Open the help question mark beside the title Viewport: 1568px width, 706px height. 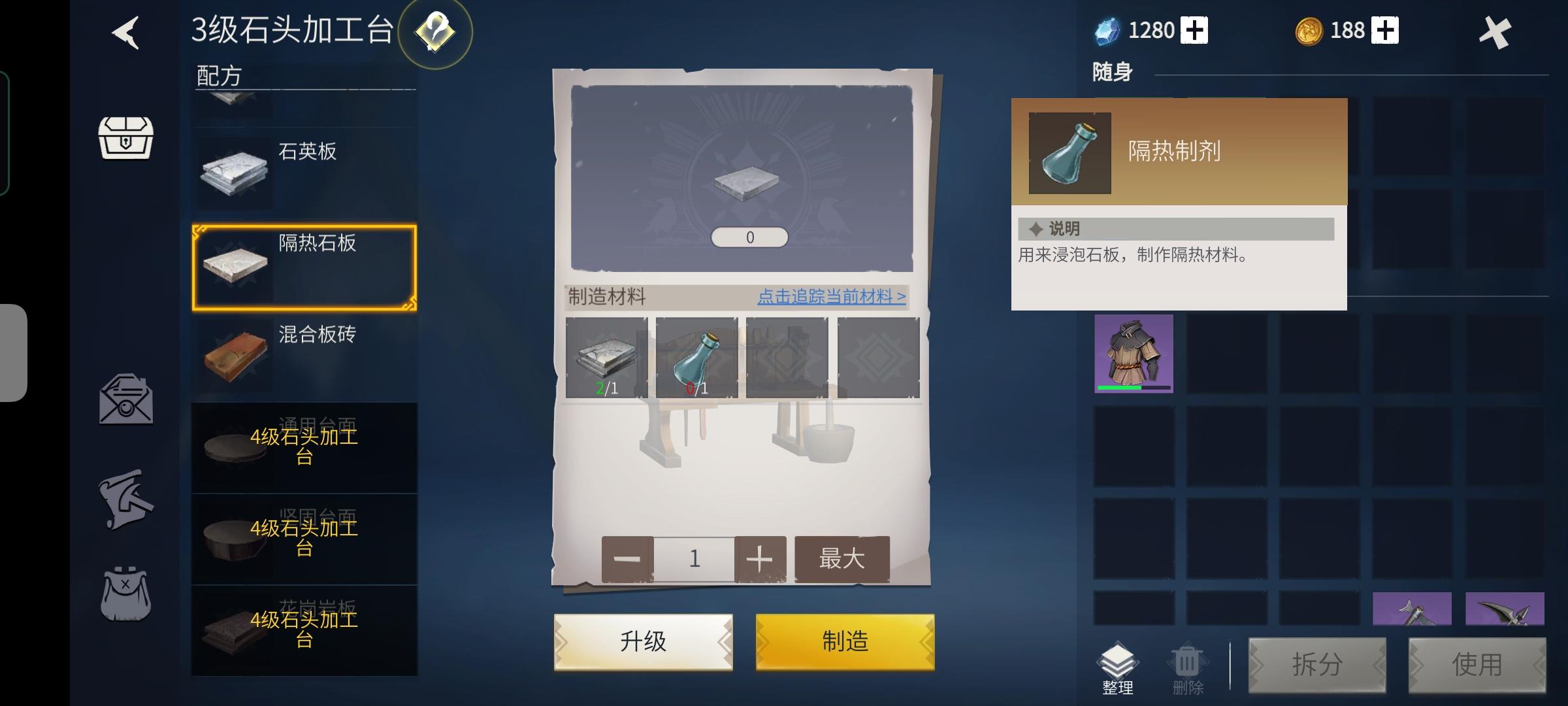pyautogui.click(x=436, y=34)
